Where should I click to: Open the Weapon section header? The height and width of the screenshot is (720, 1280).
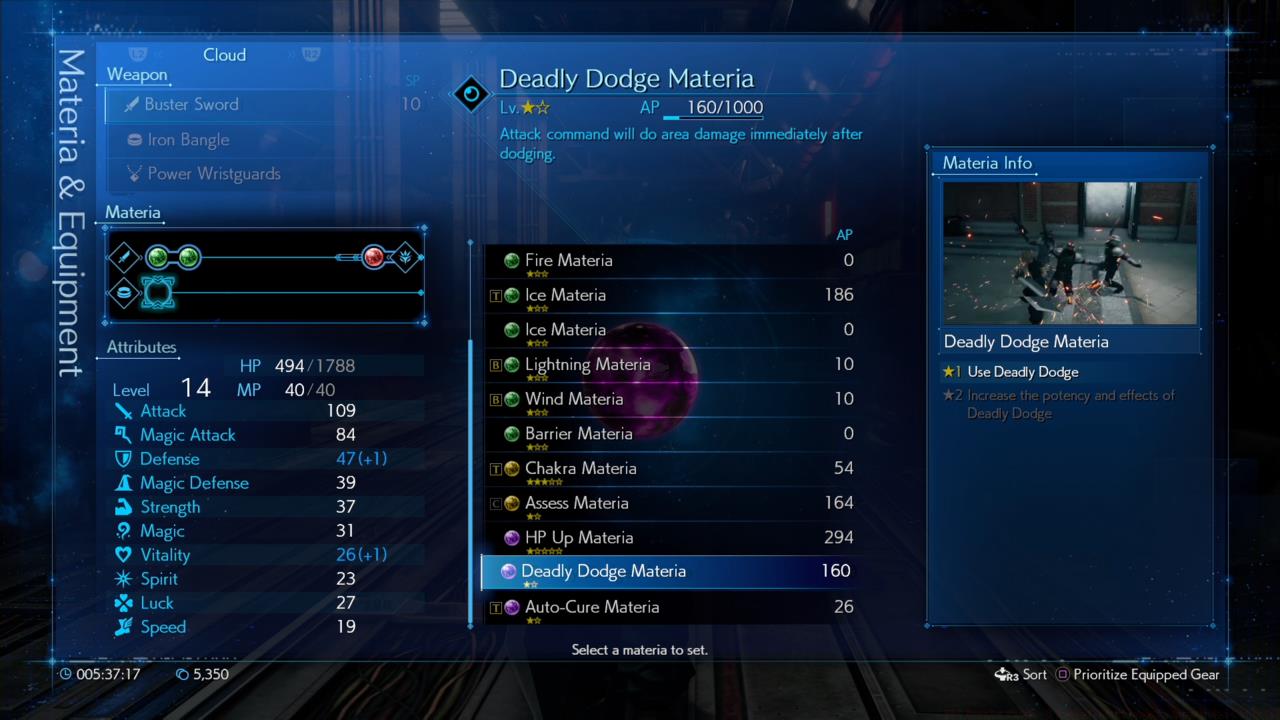tap(137, 74)
